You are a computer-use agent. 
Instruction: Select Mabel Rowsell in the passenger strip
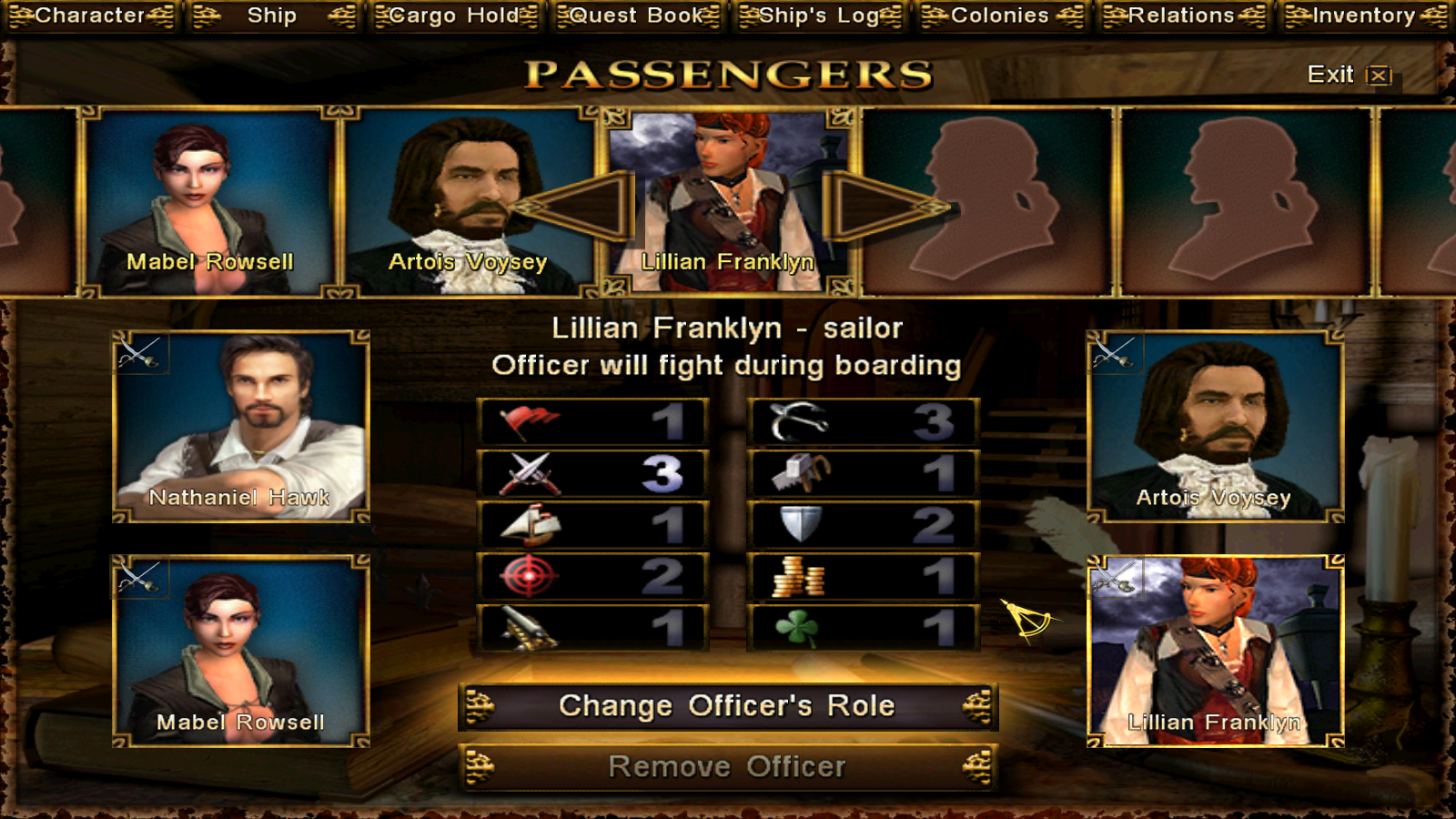point(210,202)
